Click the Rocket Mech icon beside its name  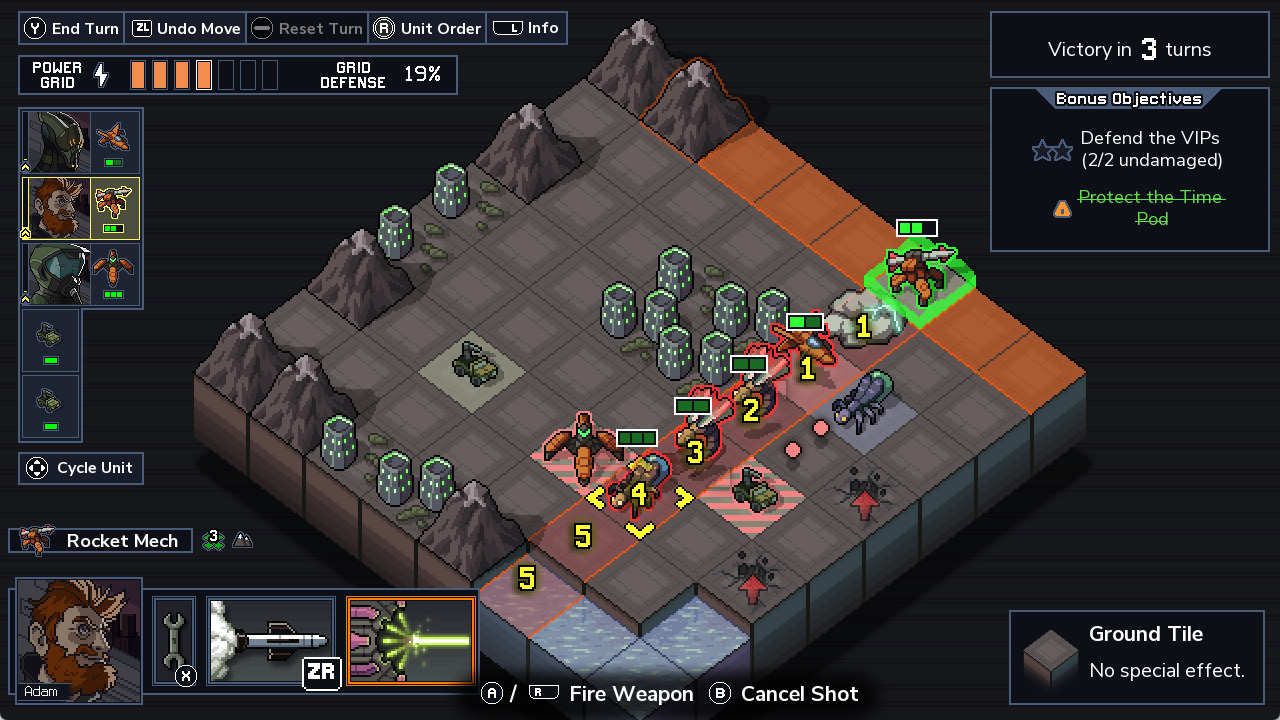35,540
